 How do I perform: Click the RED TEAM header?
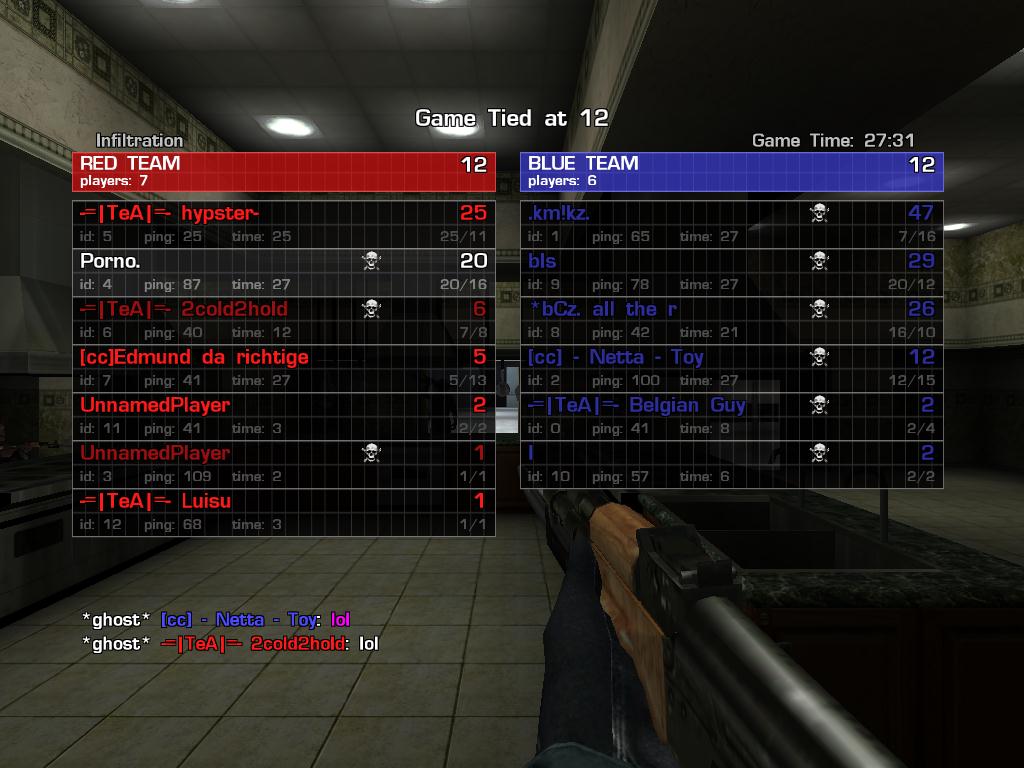pos(283,171)
